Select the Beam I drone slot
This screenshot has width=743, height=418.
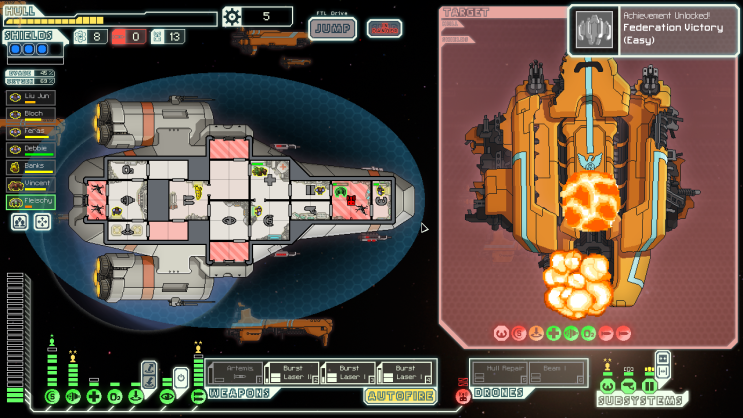(555, 374)
